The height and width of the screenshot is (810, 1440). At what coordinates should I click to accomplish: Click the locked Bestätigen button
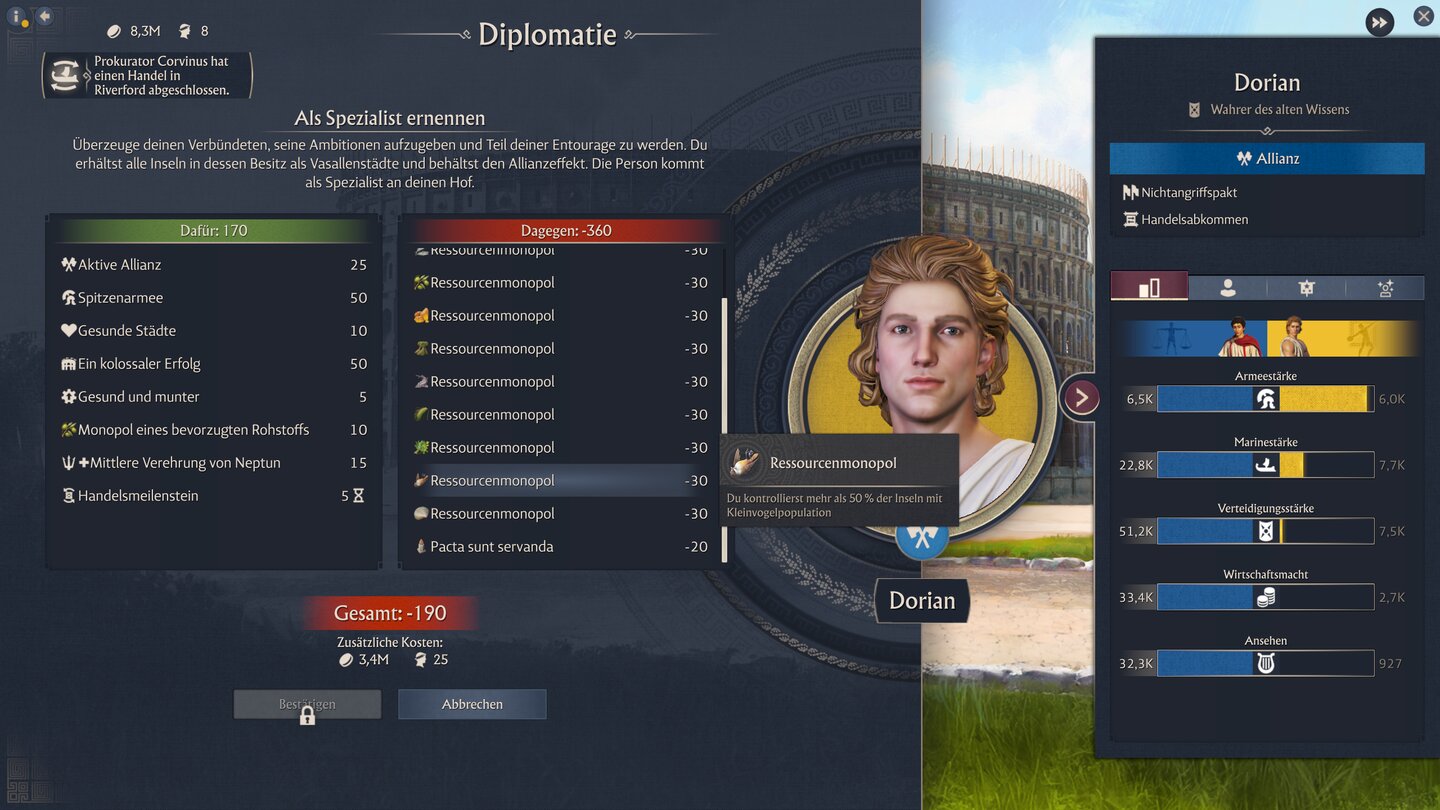[x=307, y=703]
